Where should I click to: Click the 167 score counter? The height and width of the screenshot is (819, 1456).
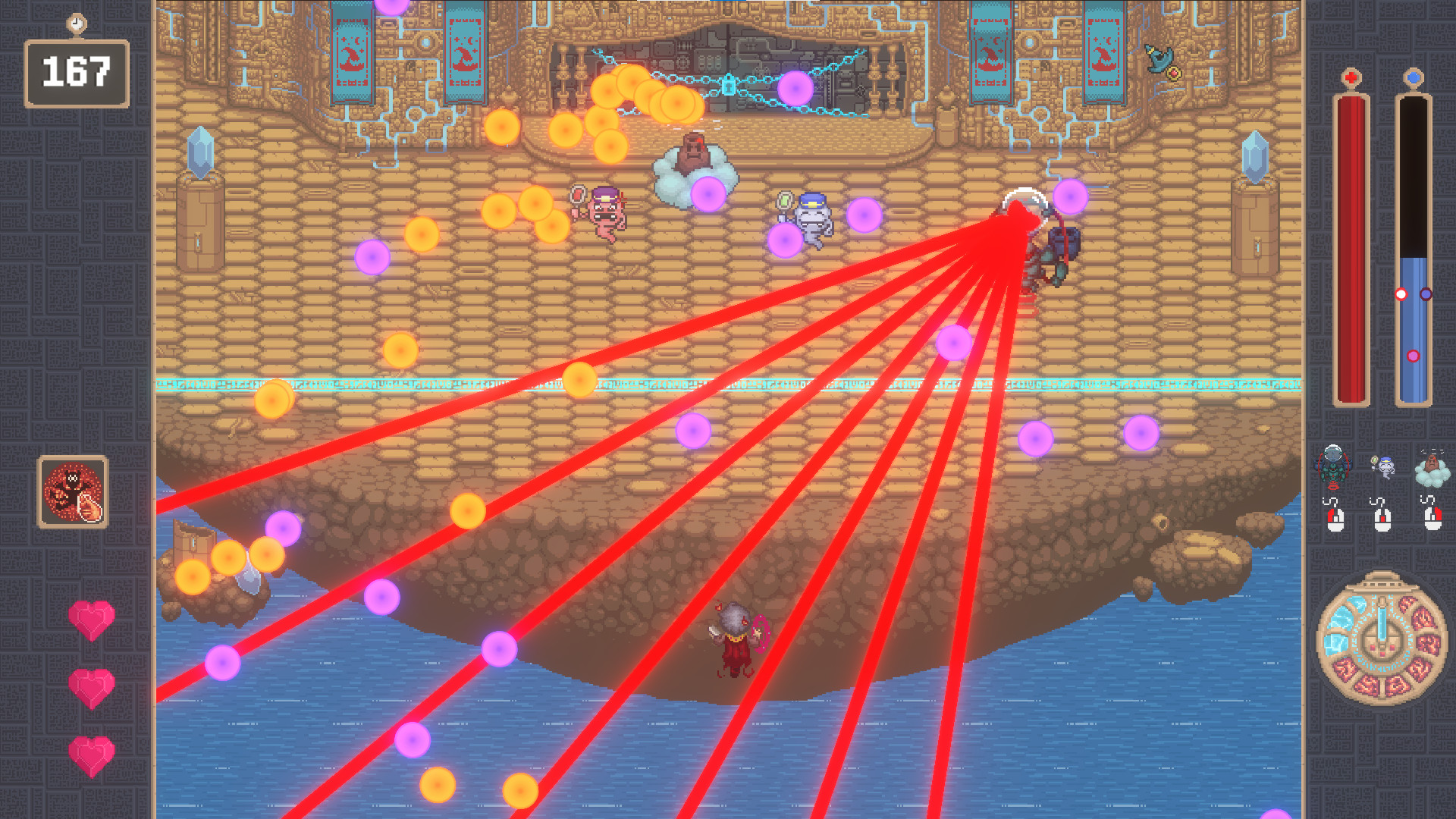coord(77,71)
